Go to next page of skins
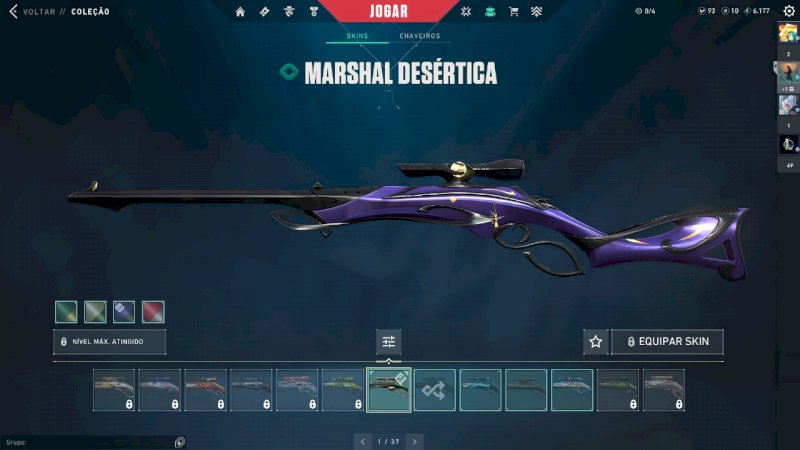The image size is (800, 450). [414, 441]
